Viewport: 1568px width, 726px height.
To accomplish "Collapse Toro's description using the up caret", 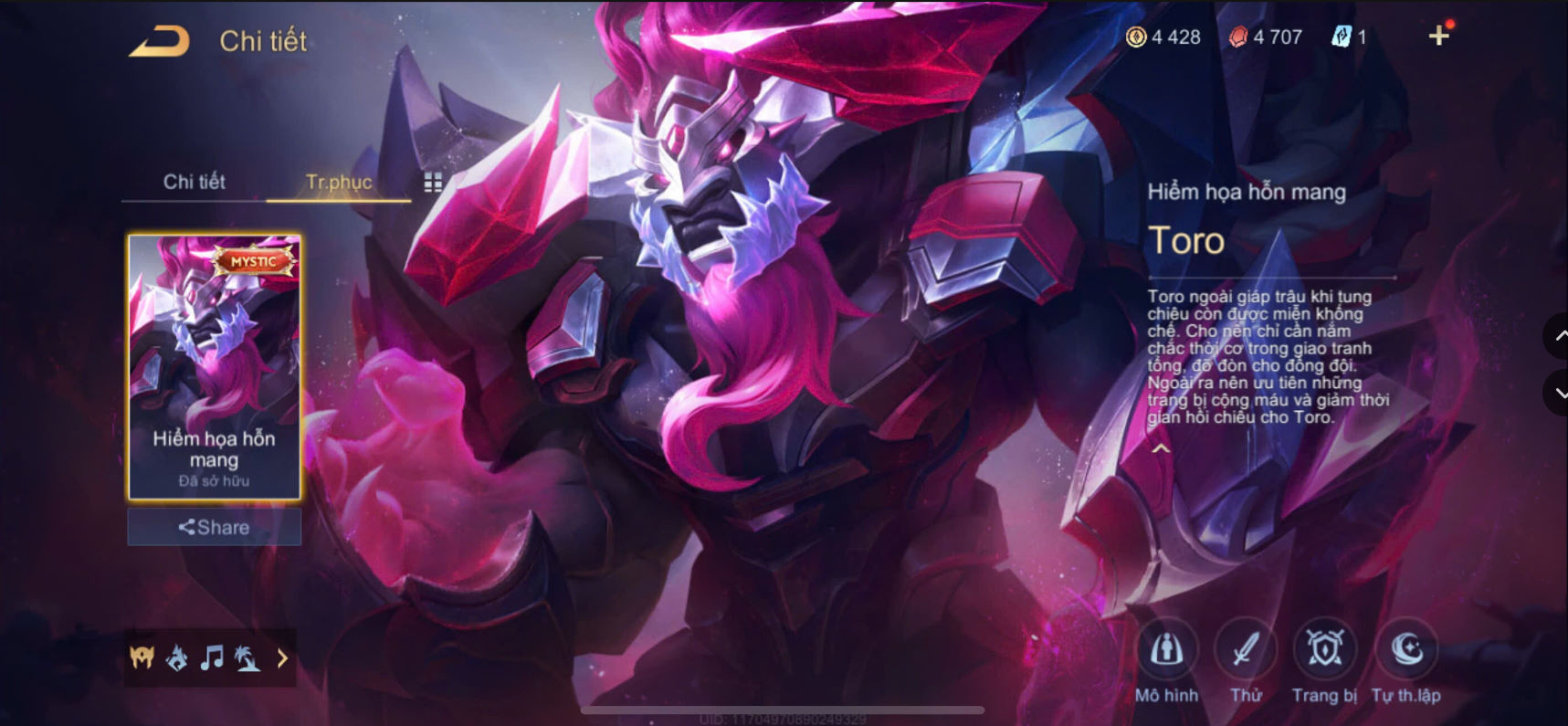I will point(1162,447).
